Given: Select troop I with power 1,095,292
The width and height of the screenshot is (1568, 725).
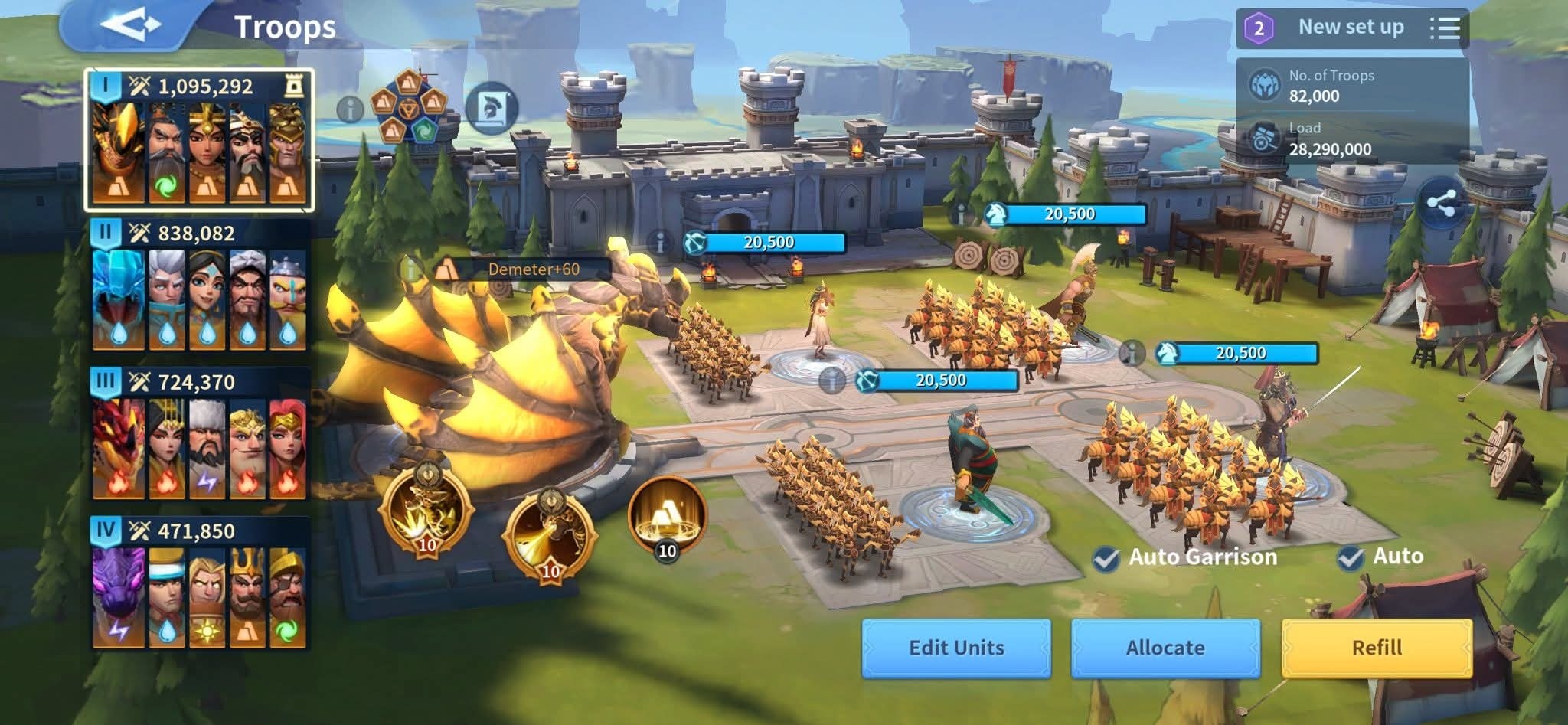Looking at the screenshot, I should [199, 139].
